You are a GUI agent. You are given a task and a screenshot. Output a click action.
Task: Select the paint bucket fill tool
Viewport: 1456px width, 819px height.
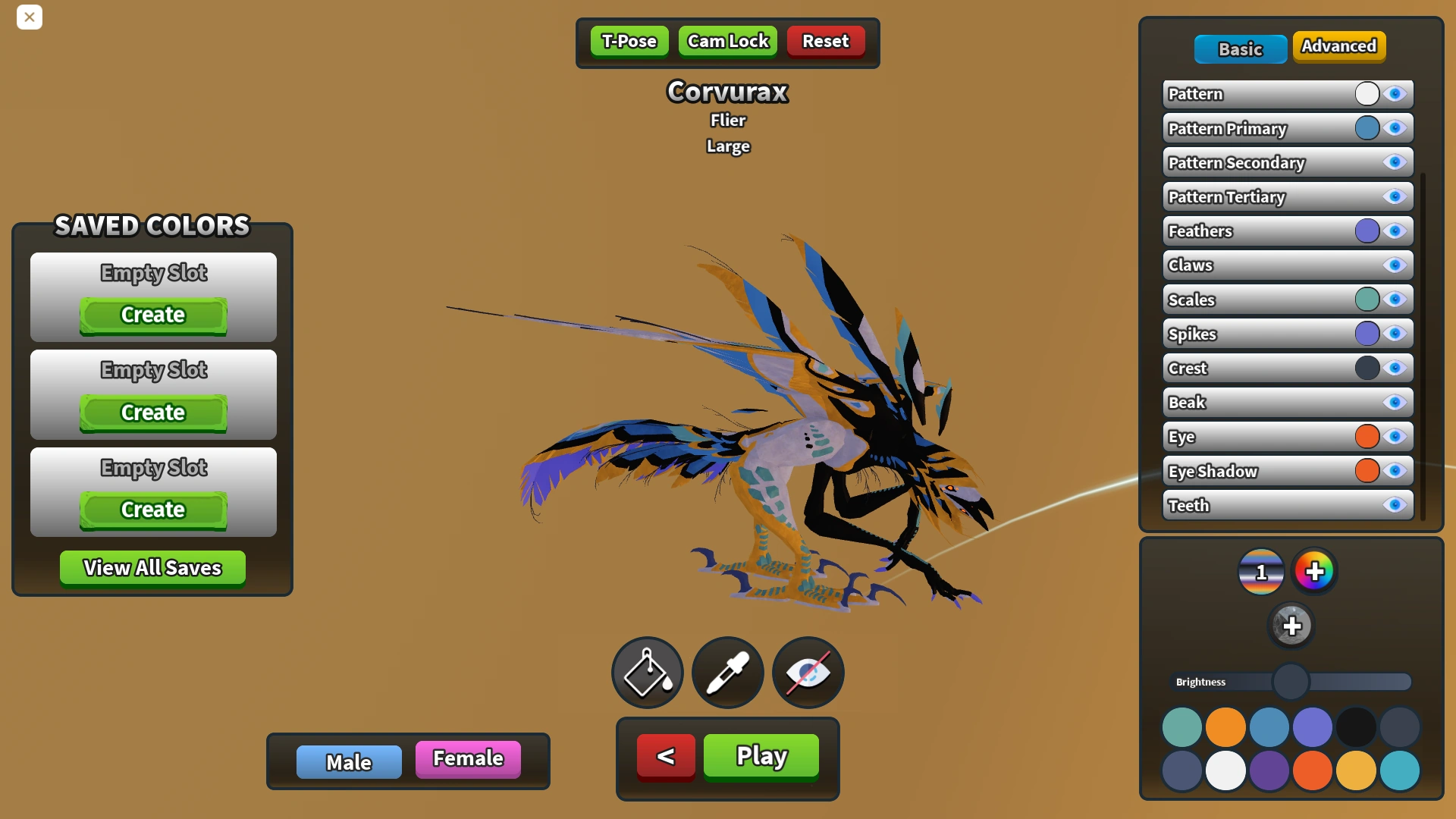pos(647,673)
